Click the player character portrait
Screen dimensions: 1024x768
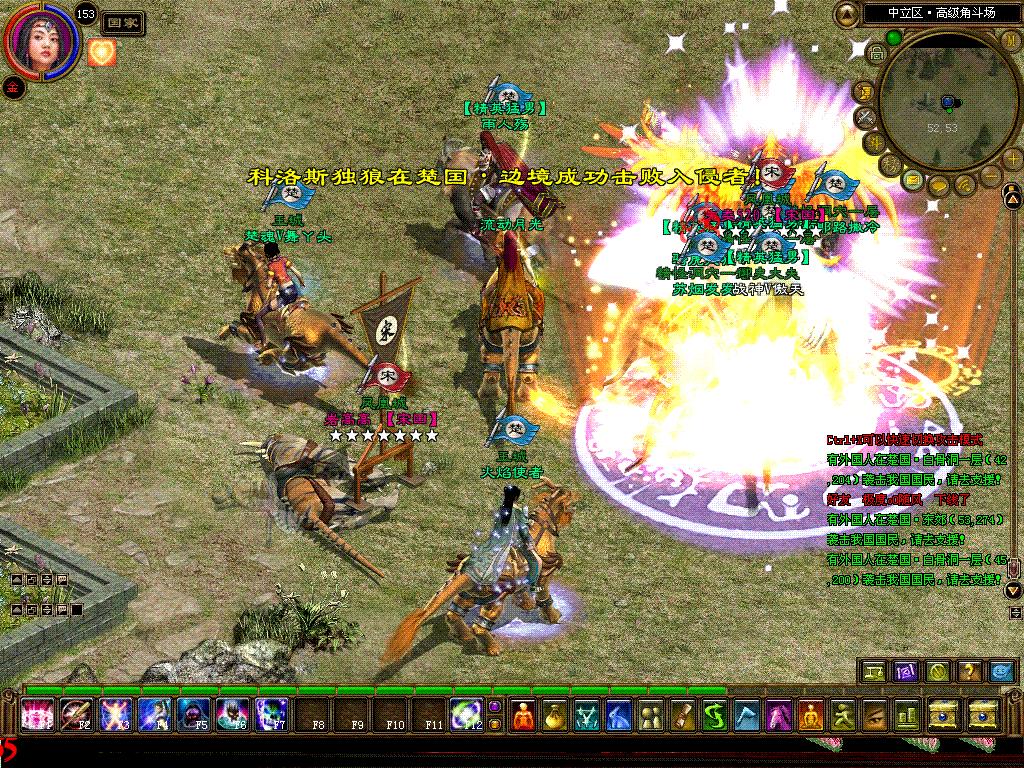42,41
